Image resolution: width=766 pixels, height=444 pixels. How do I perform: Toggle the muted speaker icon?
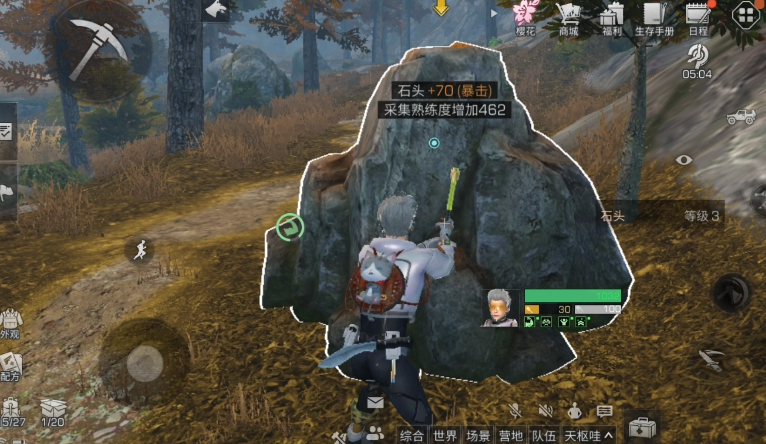pos(546,411)
